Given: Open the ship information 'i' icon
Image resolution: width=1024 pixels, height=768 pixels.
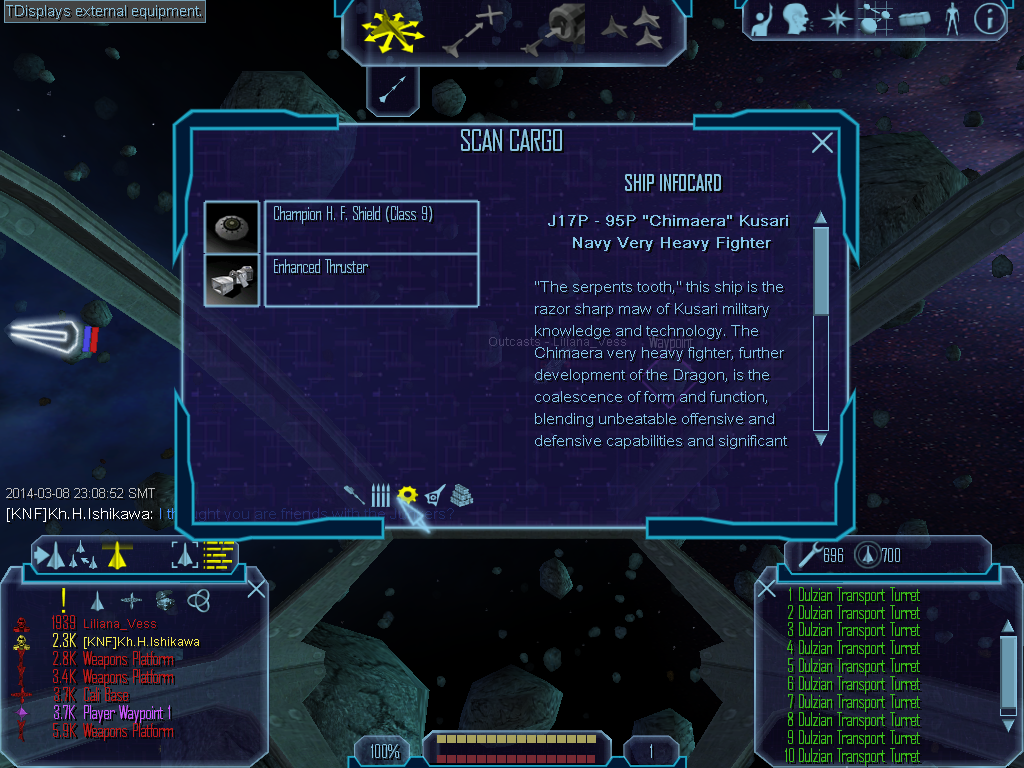Looking at the screenshot, I should [x=989, y=19].
